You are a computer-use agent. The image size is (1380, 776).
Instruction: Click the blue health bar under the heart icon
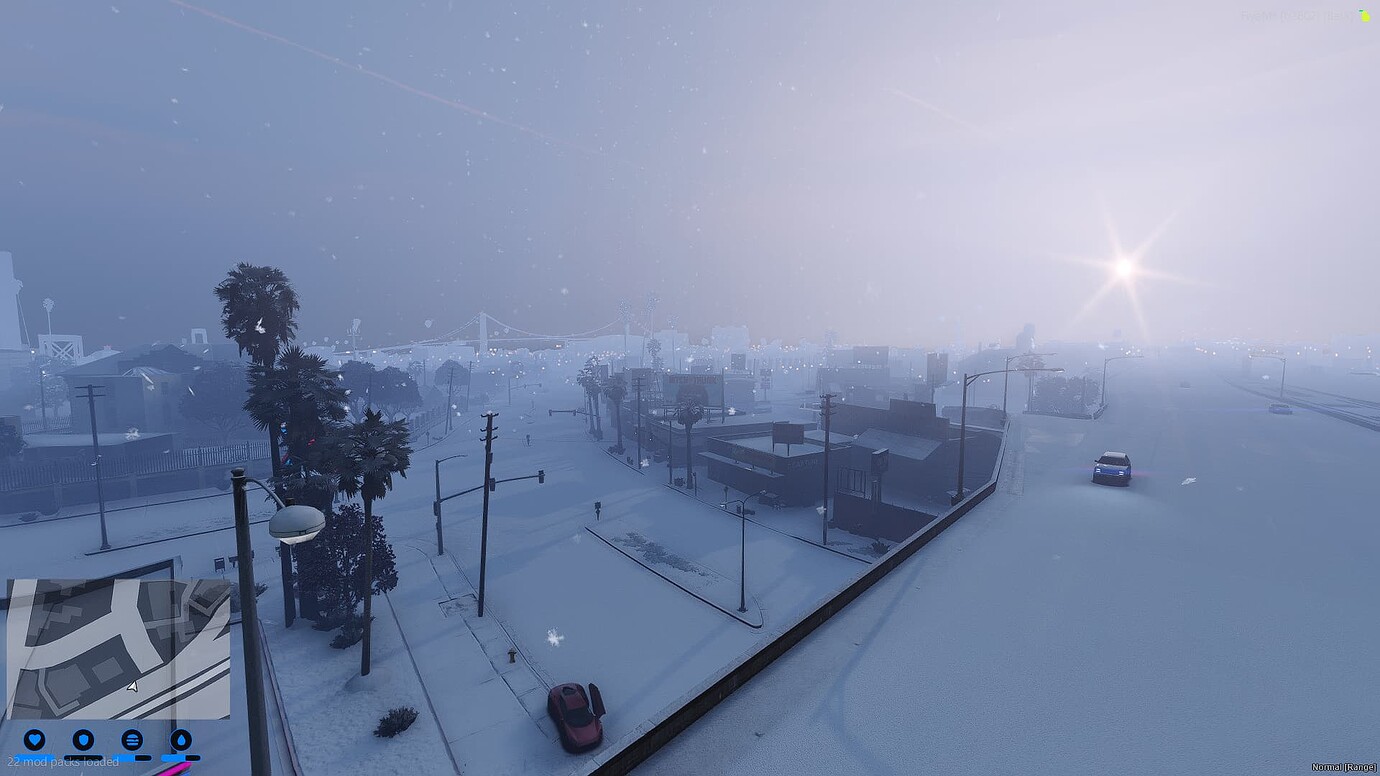click(x=35, y=757)
